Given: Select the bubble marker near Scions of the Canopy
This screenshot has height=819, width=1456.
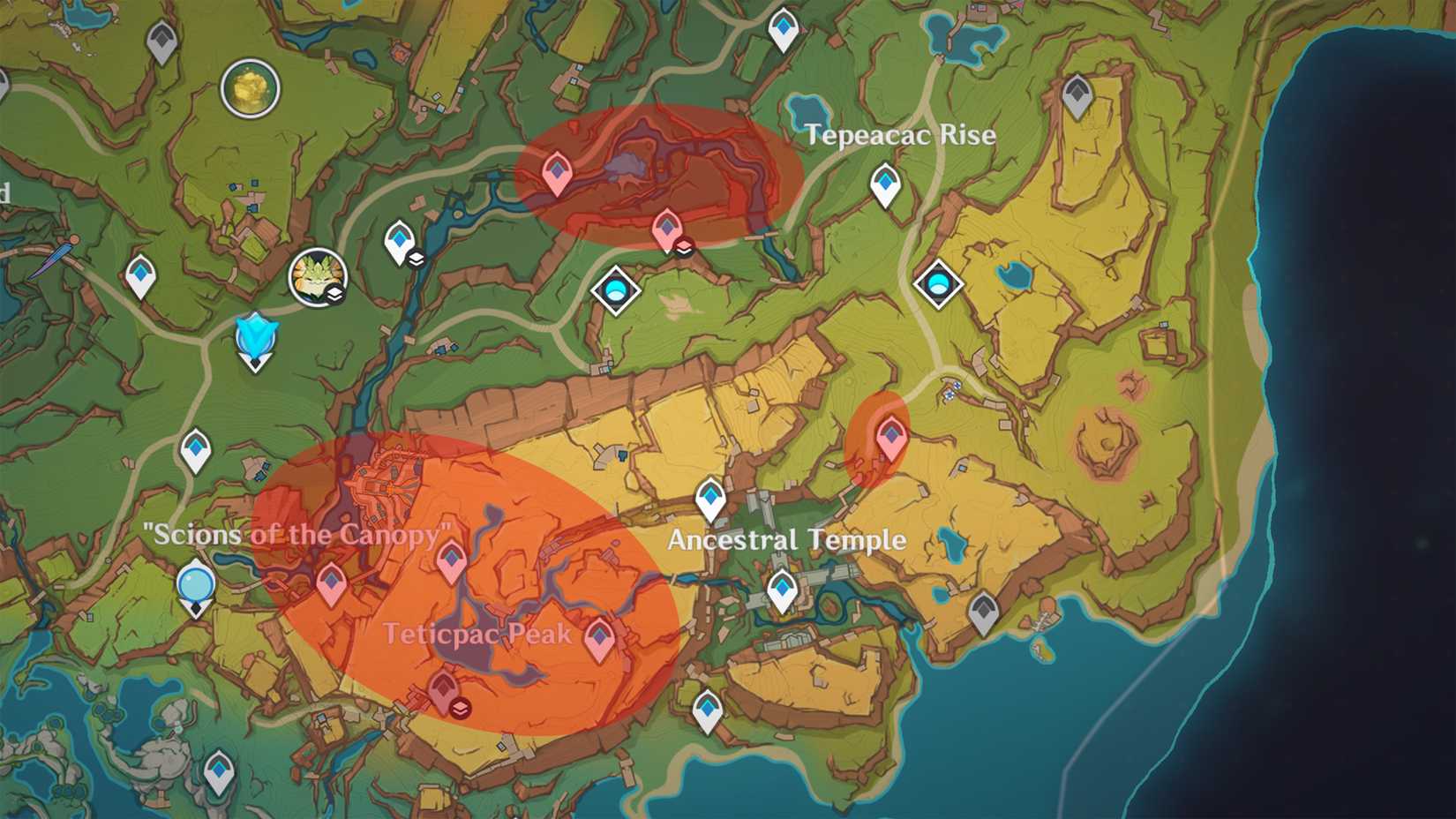Looking at the screenshot, I should click(196, 583).
